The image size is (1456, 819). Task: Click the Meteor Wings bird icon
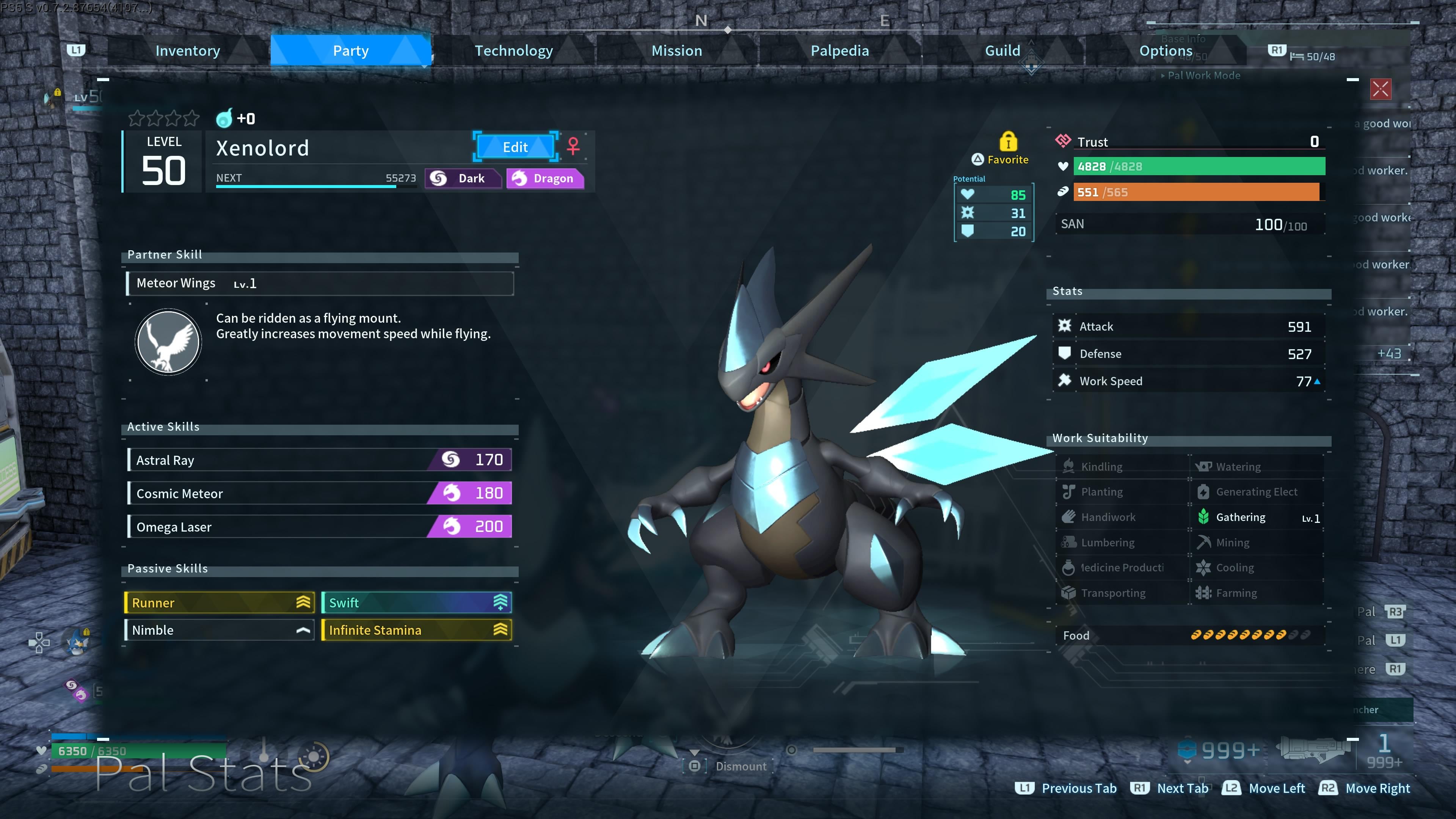pos(168,342)
